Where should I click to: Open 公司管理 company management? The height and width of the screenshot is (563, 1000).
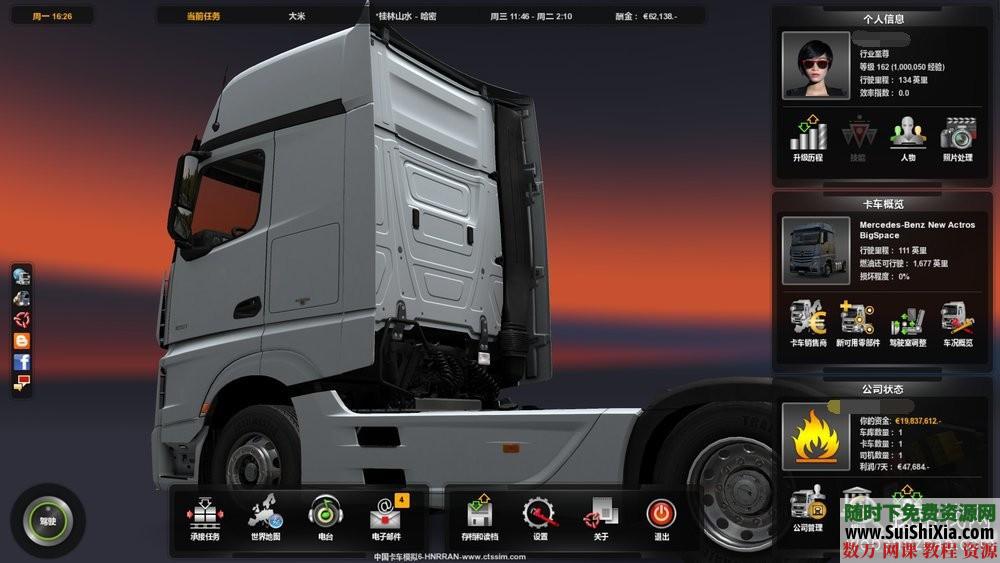pos(808,508)
